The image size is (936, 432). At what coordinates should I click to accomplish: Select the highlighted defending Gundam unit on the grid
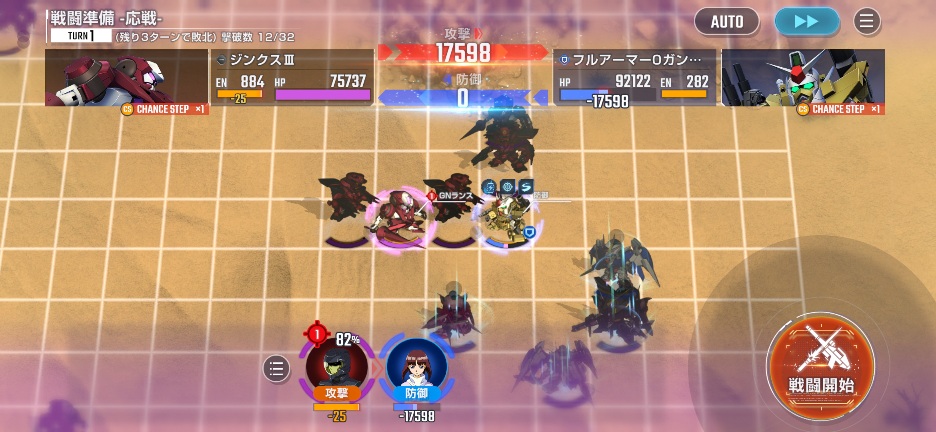pos(503,216)
